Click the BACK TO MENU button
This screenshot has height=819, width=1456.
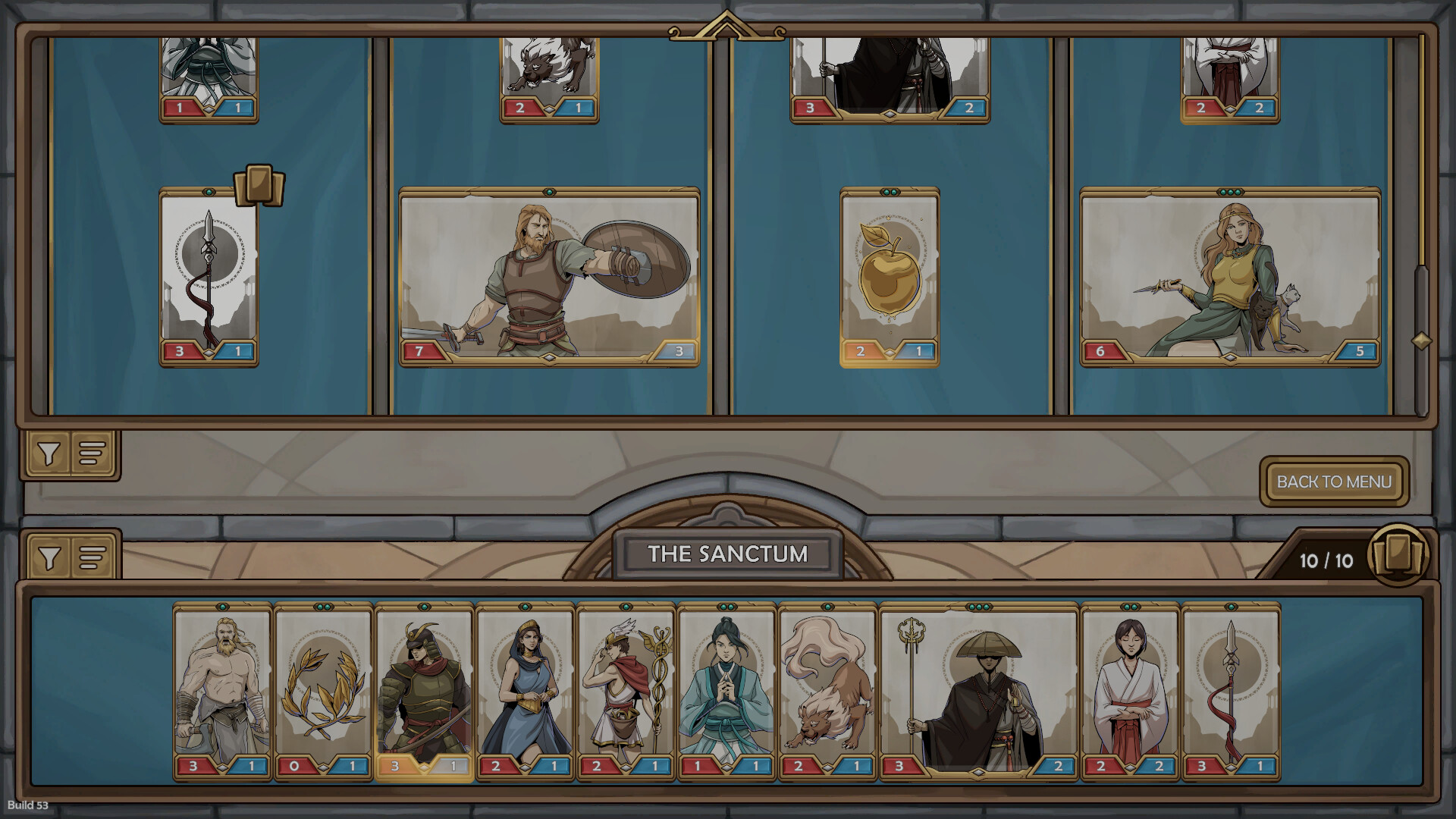tap(1335, 482)
